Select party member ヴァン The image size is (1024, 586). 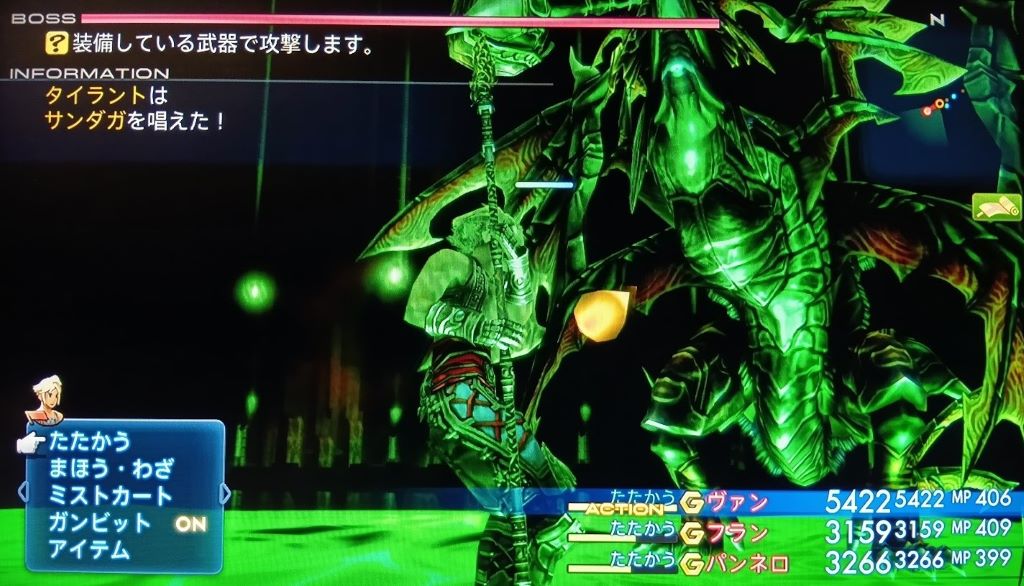(x=737, y=502)
